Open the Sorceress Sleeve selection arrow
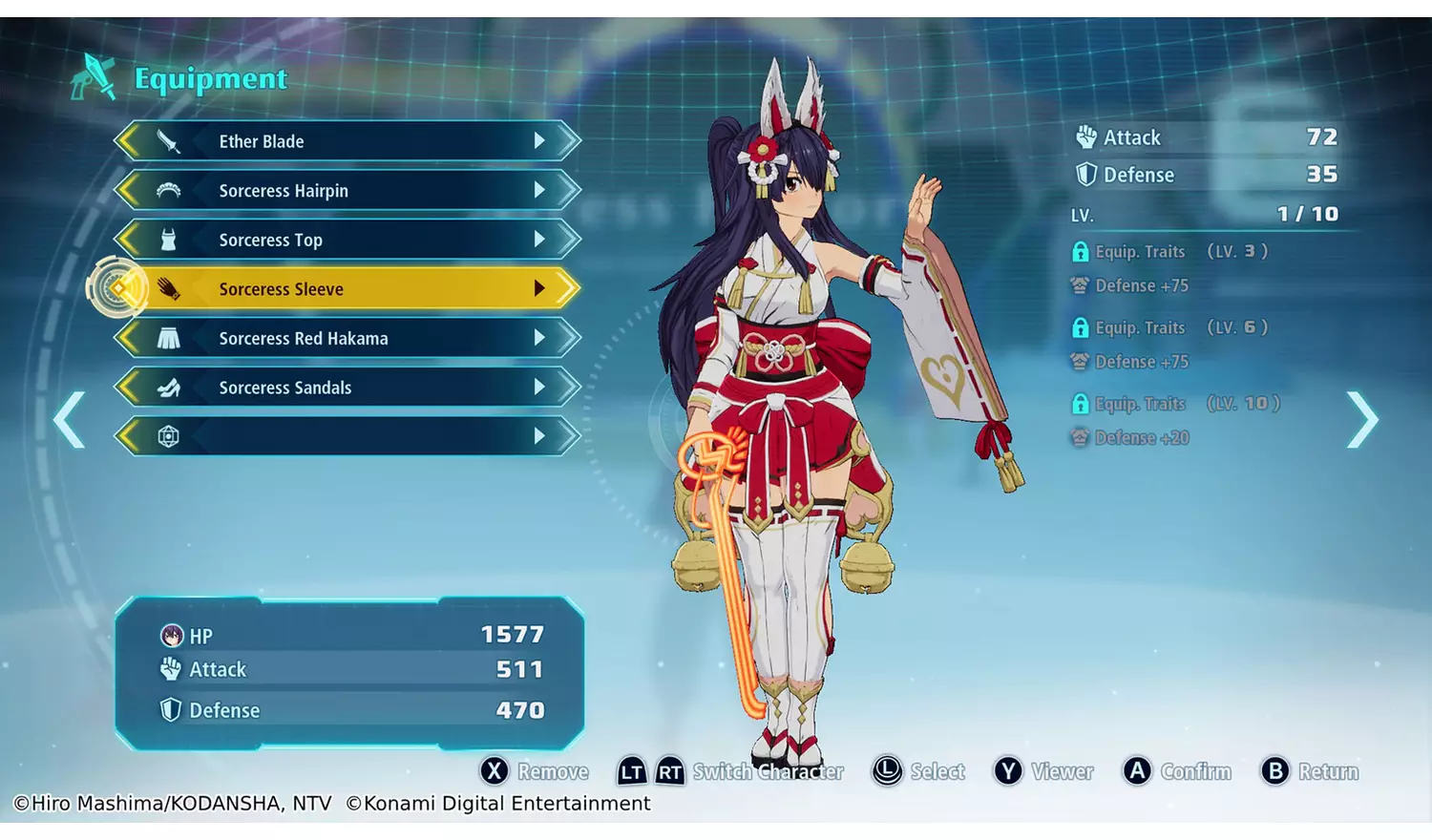The width and height of the screenshot is (1432, 840). coord(541,288)
